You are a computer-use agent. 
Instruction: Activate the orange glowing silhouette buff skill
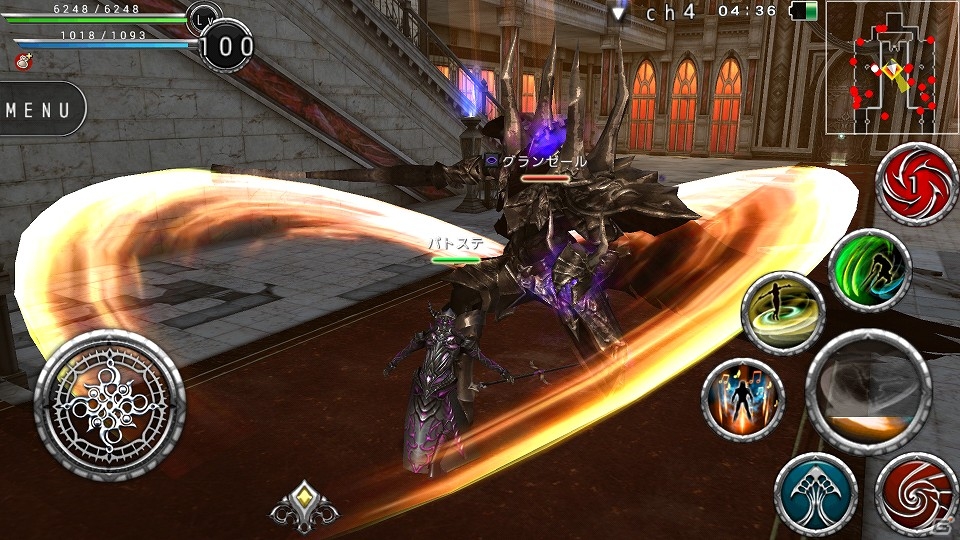[x=743, y=400]
